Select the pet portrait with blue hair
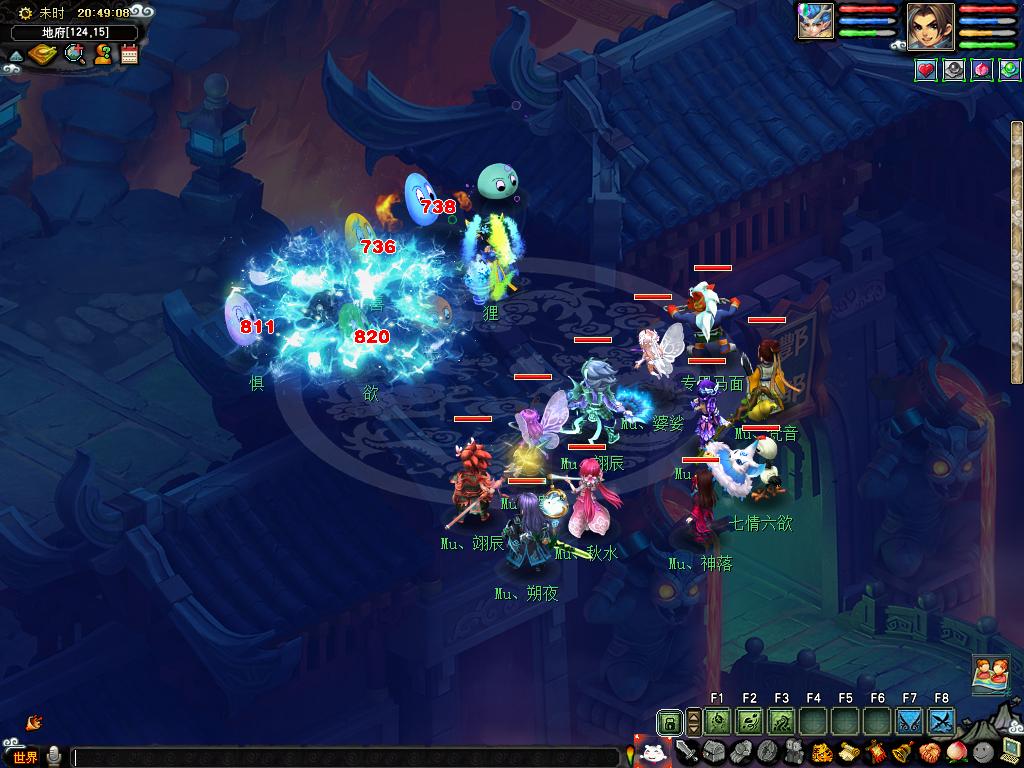 point(815,22)
